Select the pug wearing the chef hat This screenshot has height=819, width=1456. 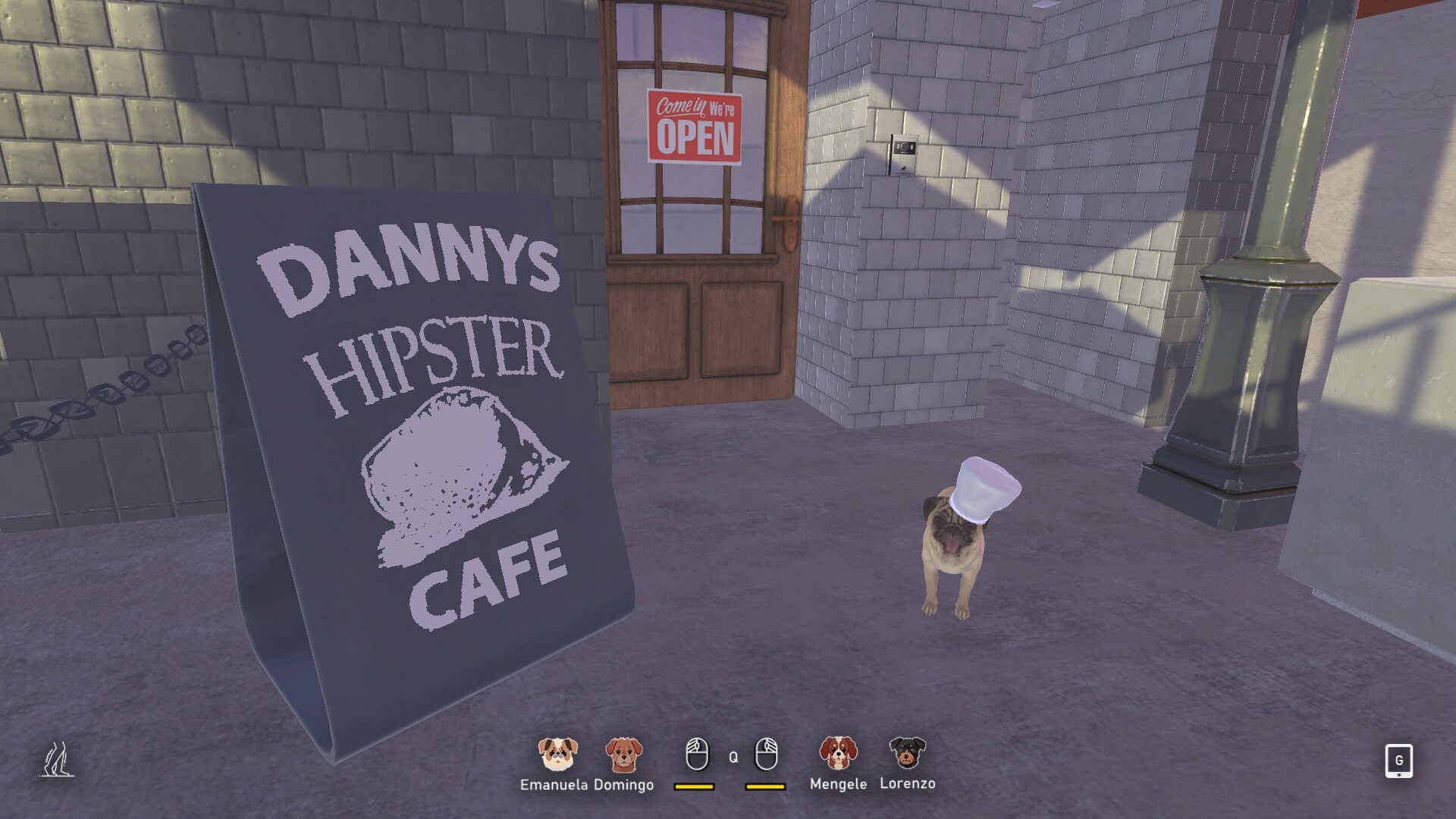click(x=952, y=561)
